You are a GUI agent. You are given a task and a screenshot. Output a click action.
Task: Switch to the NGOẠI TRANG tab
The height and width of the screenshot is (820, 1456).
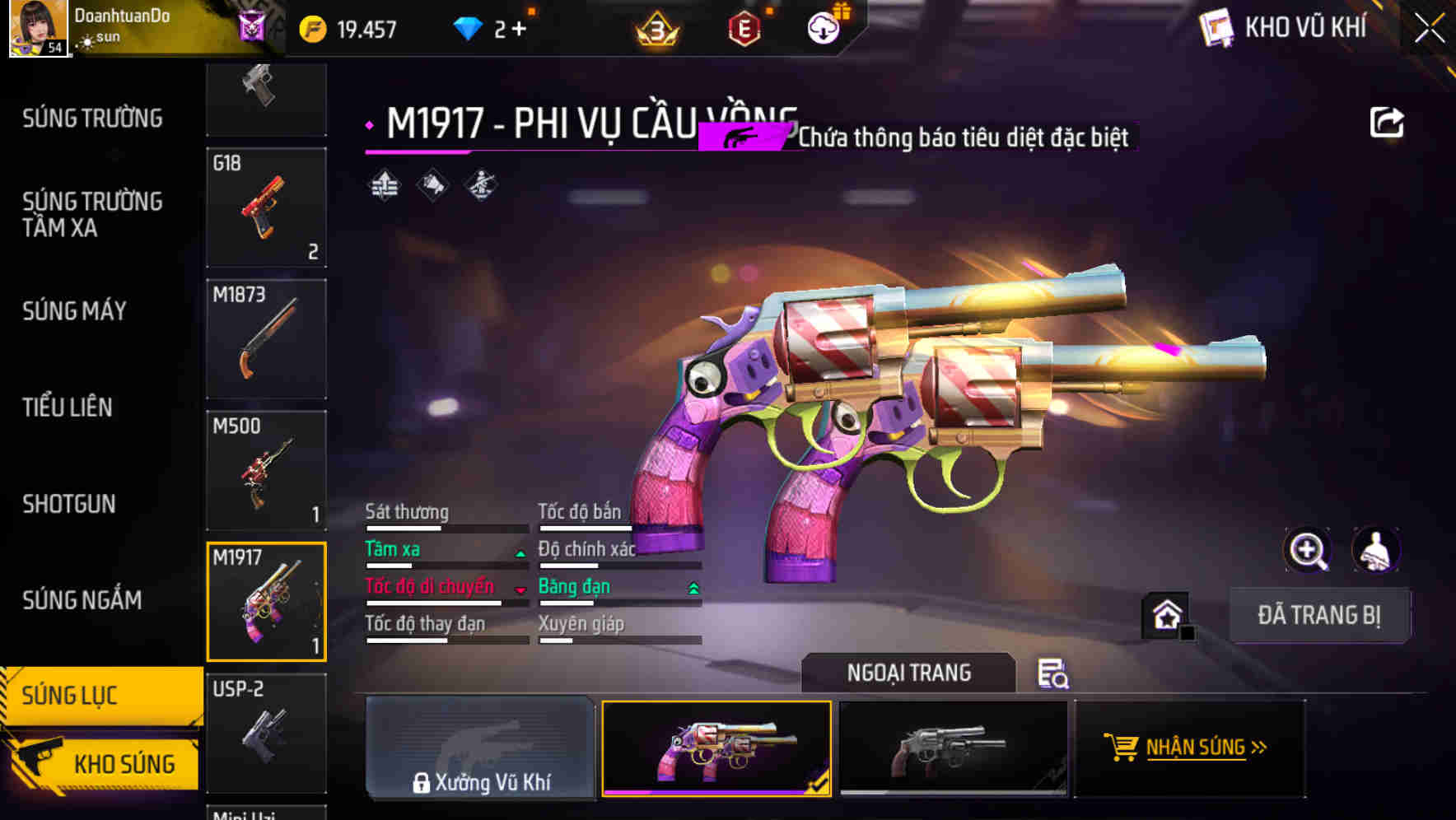pyautogui.click(x=909, y=673)
